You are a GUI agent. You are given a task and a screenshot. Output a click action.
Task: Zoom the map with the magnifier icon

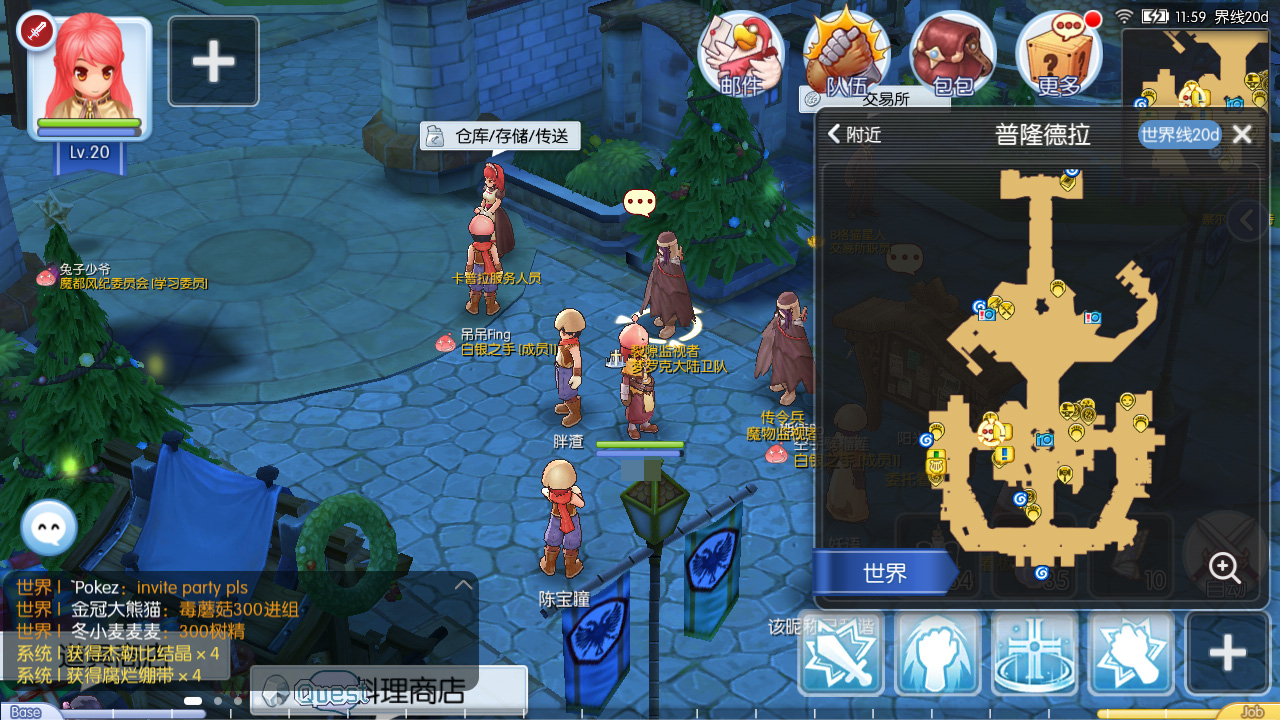click(1224, 568)
